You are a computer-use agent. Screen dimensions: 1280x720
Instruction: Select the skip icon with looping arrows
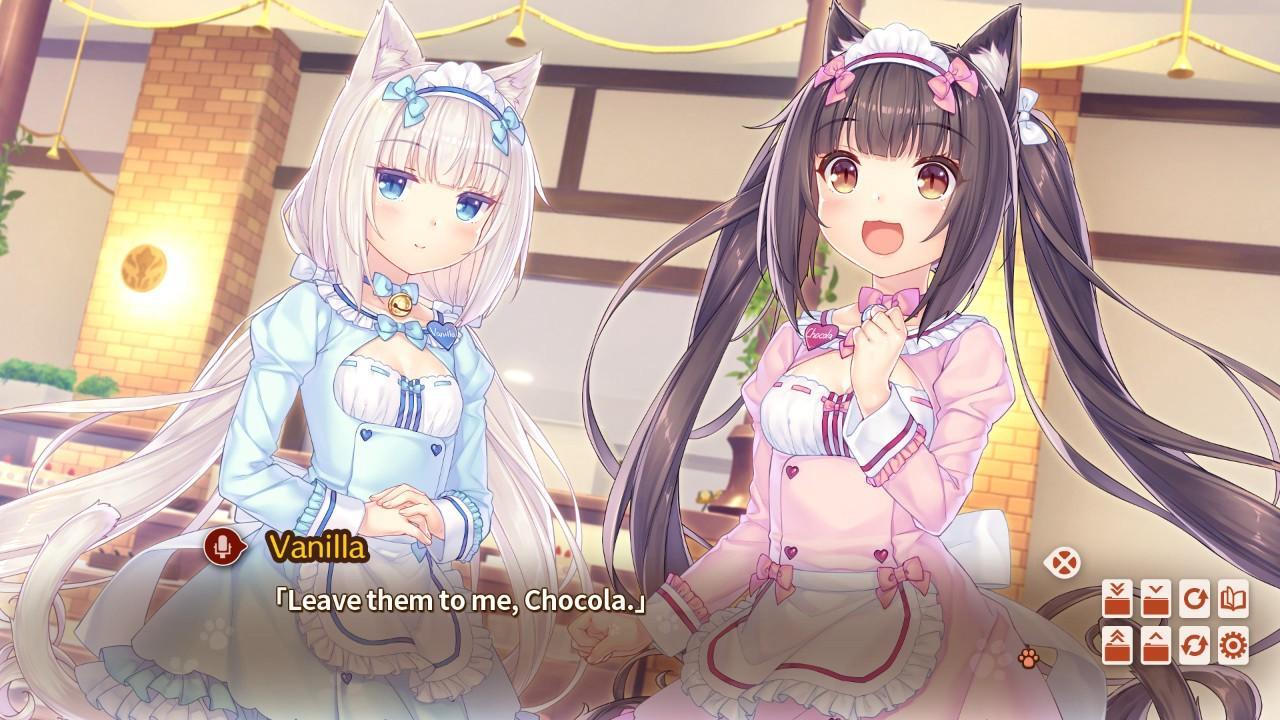[x=1192, y=645]
